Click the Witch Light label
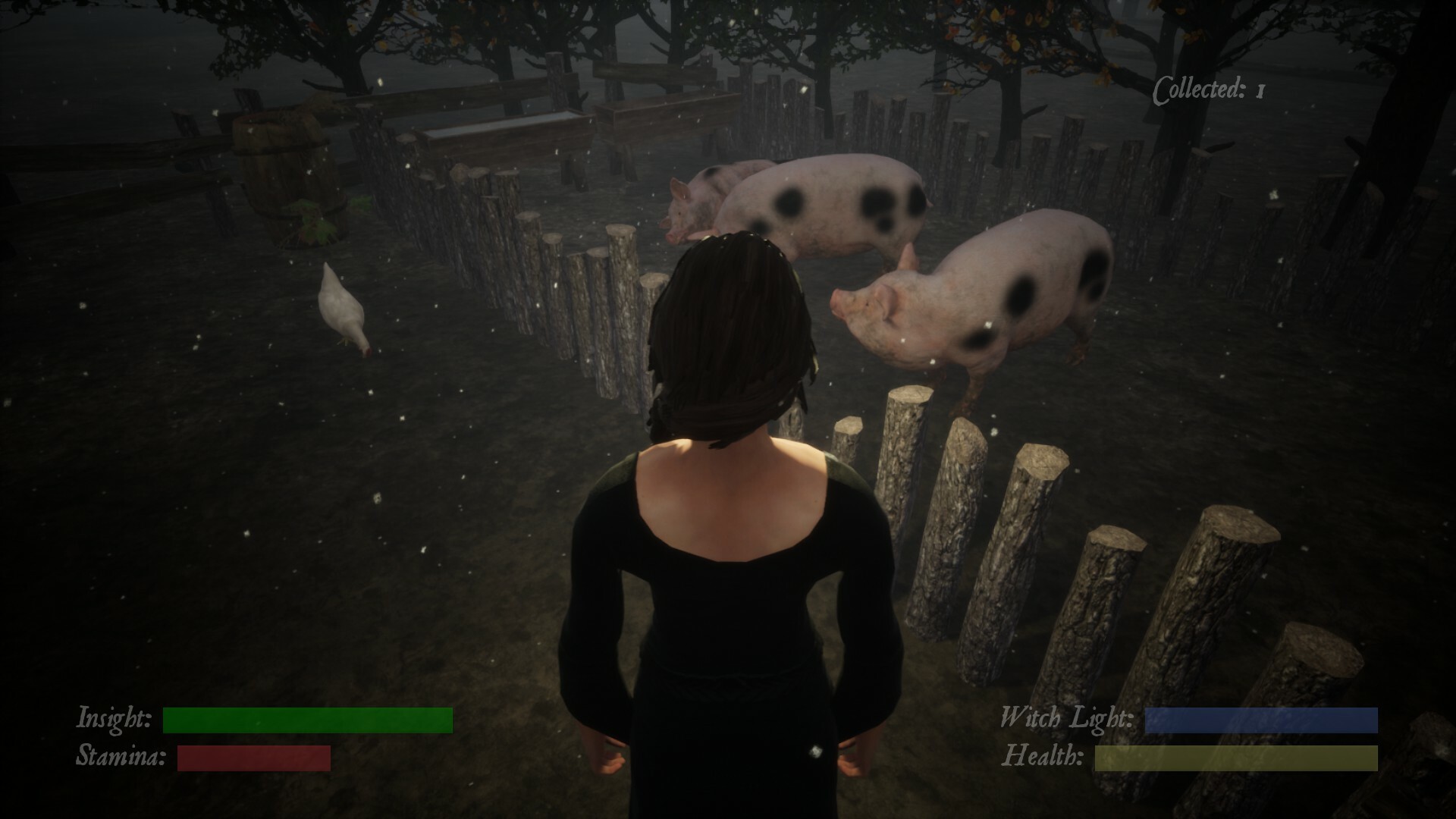The height and width of the screenshot is (819, 1456). [x=1065, y=717]
